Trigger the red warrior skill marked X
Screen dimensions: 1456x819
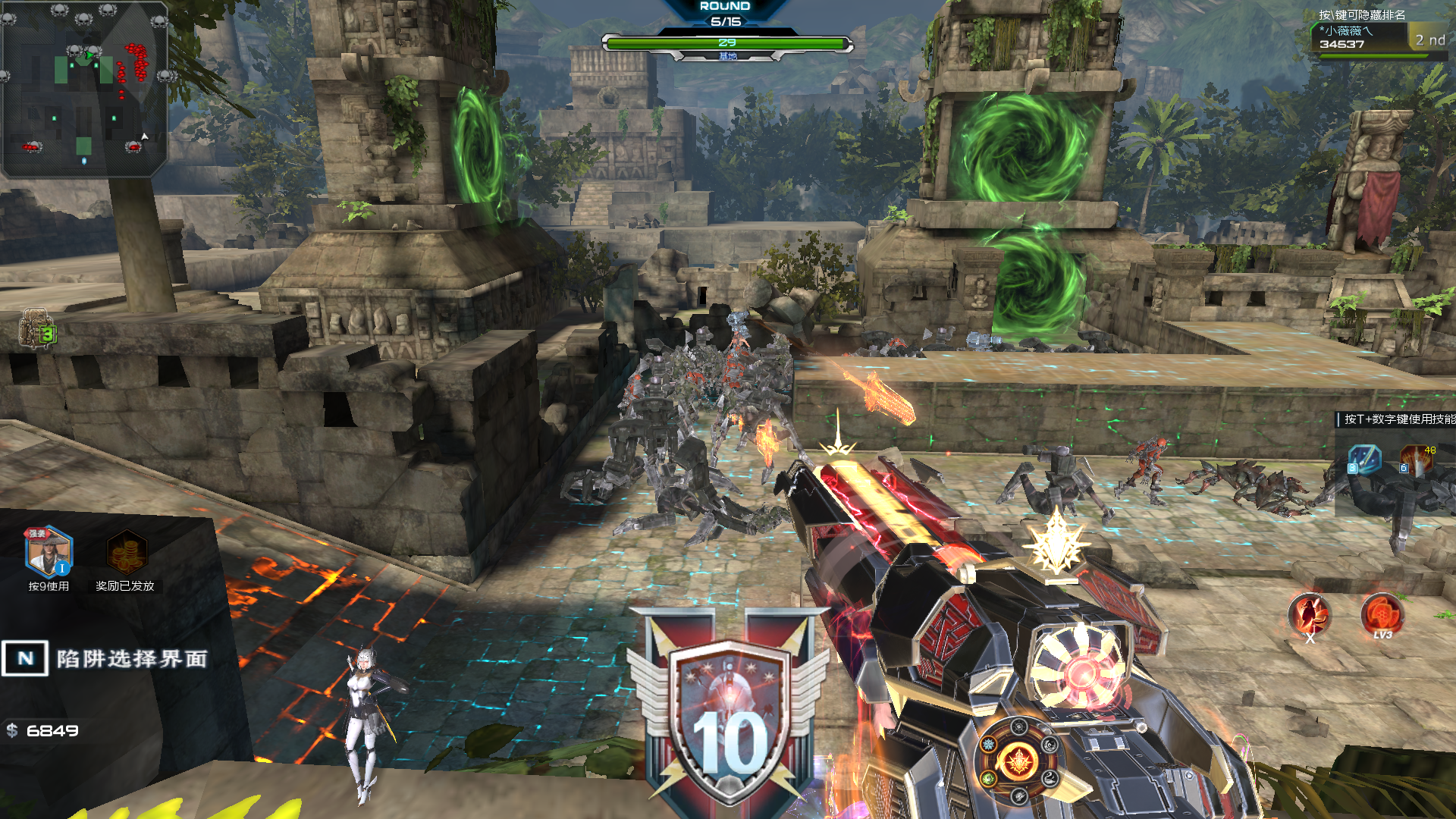(x=1310, y=614)
